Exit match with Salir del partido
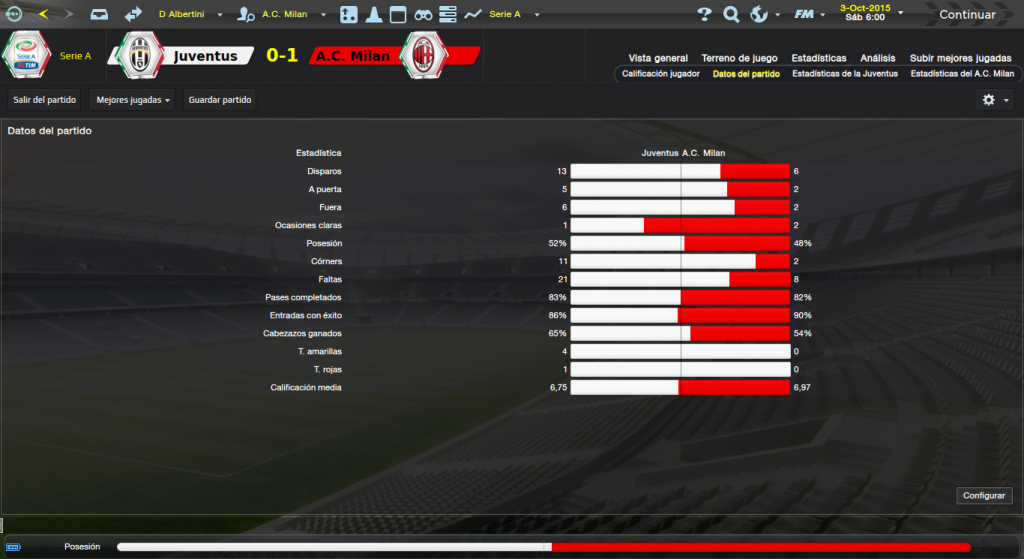1024x559 pixels. 45,100
